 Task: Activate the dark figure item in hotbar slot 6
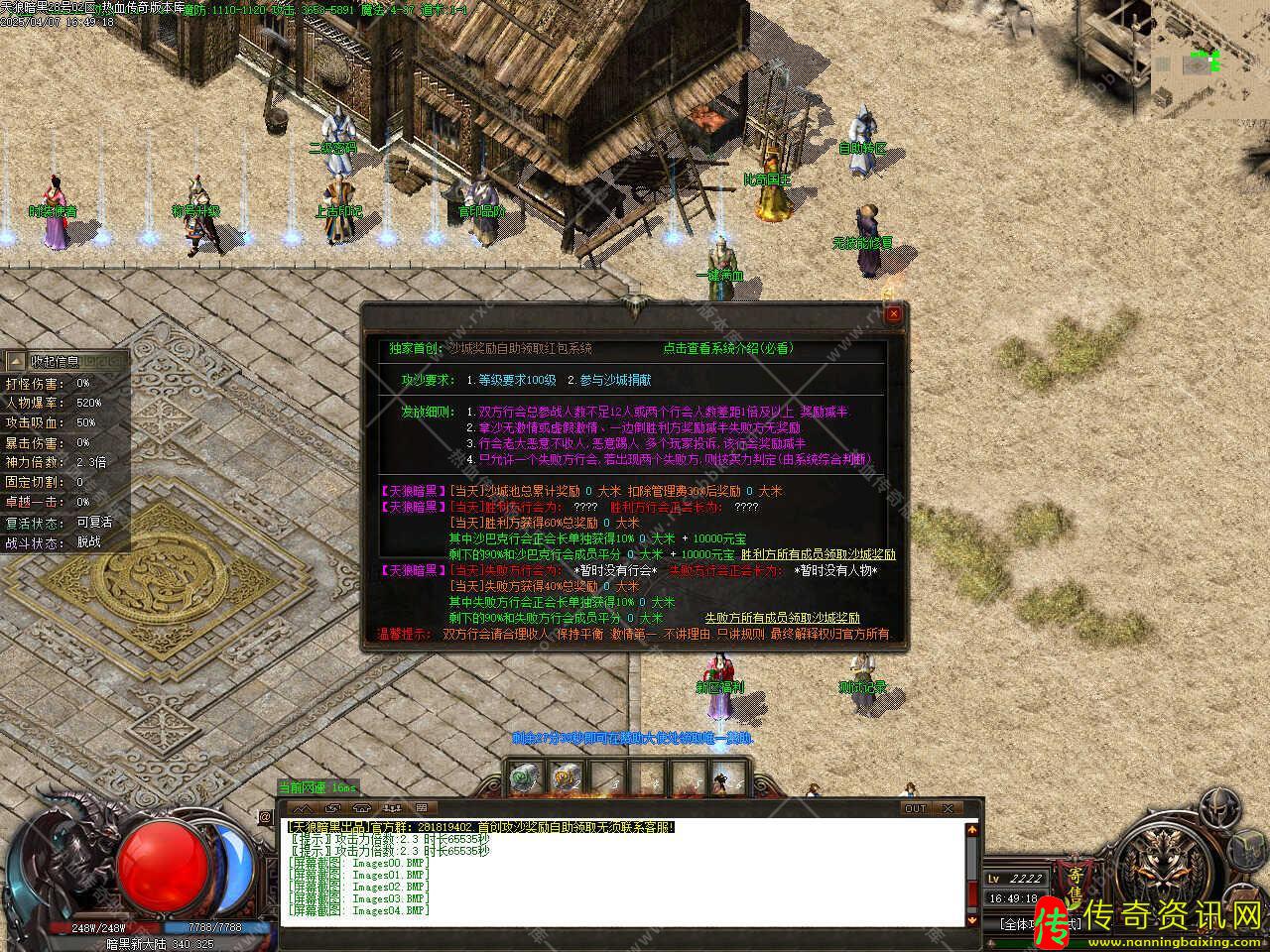click(x=727, y=778)
